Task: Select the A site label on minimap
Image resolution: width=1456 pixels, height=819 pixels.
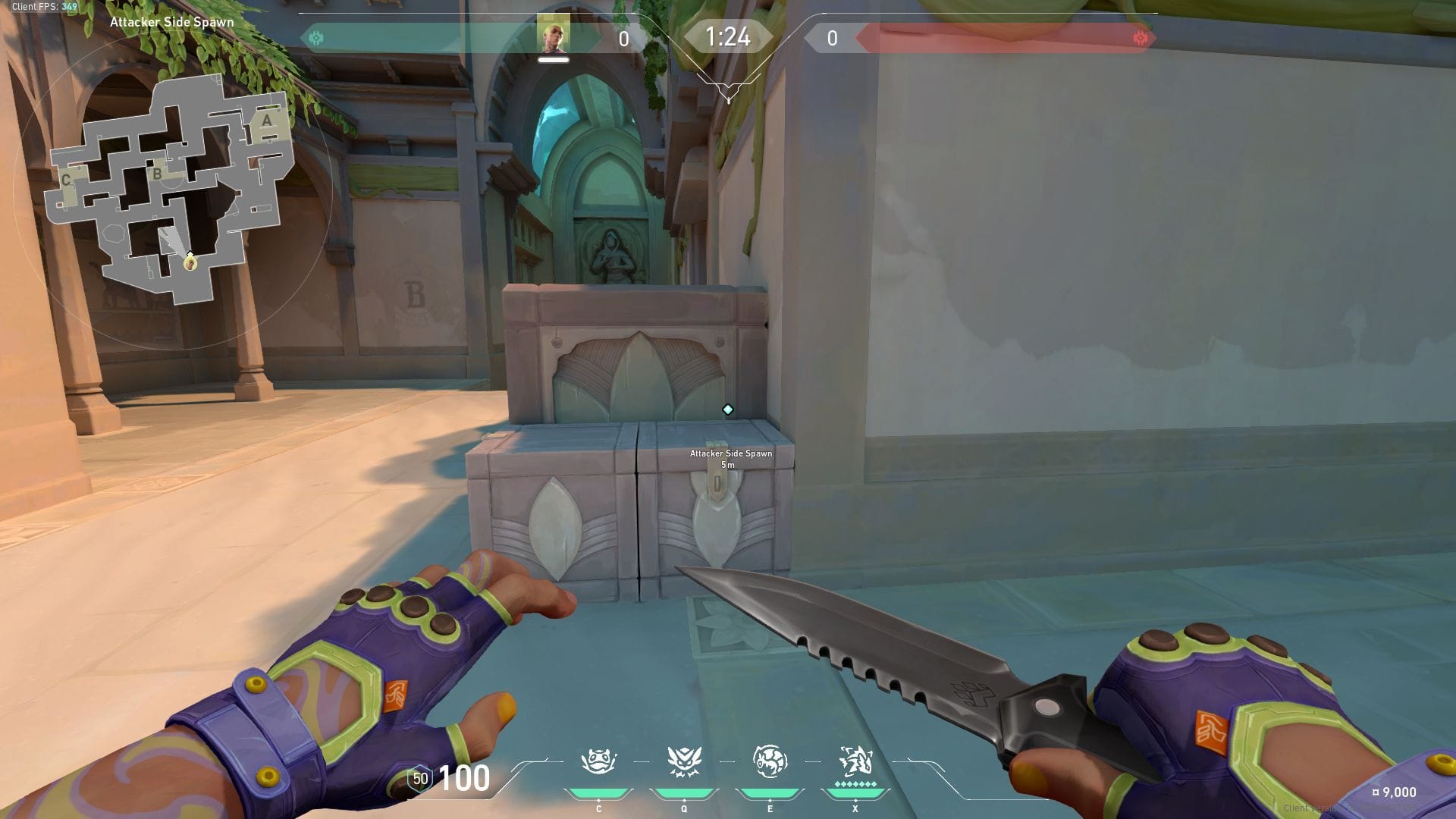Action: pyautogui.click(x=267, y=121)
